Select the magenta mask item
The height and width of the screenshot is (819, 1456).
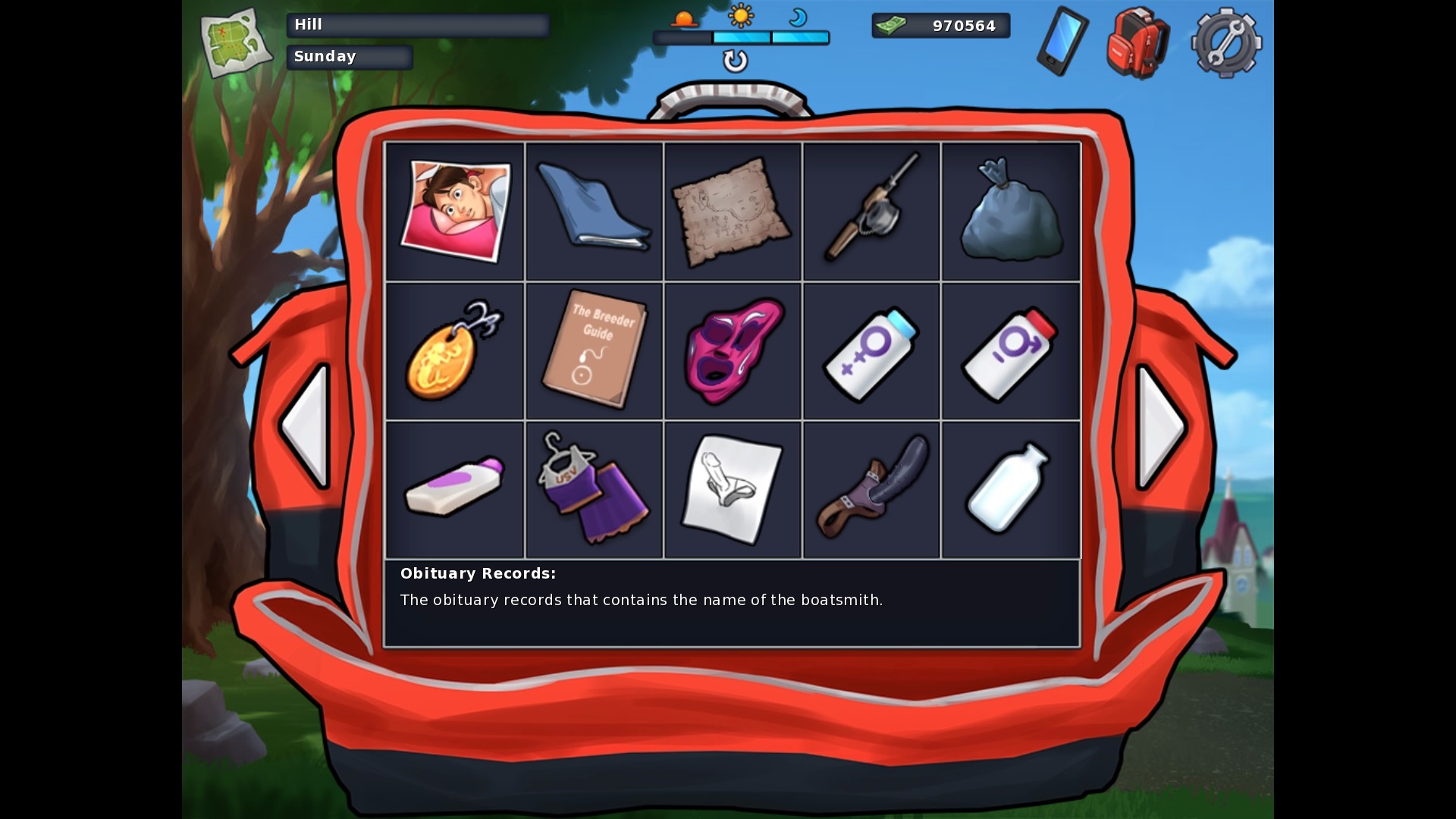pyautogui.click(x=733, y=351)
